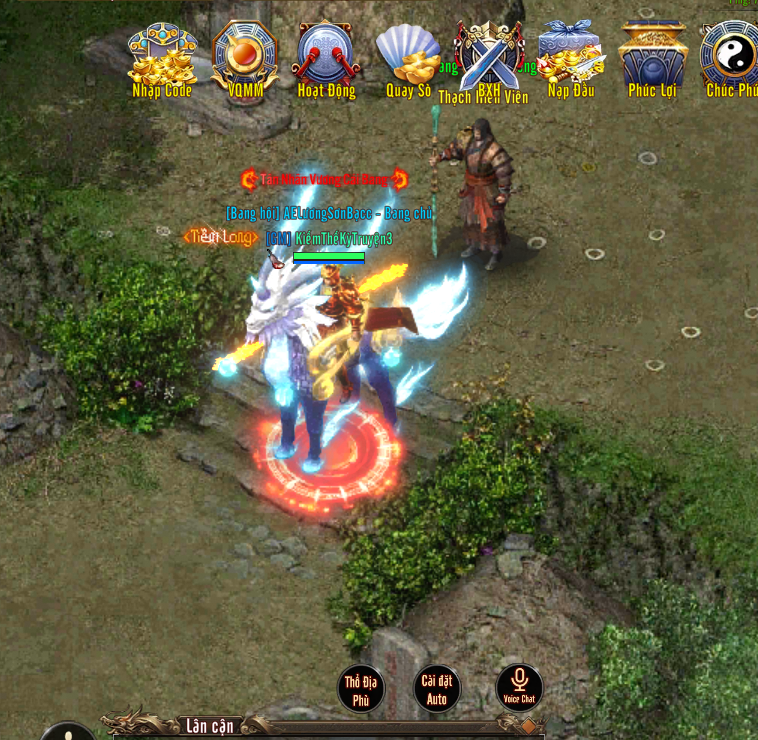Toggle the Voice Chat microphone
Viewport: 758px width, 740px height.
pos(519,687)
